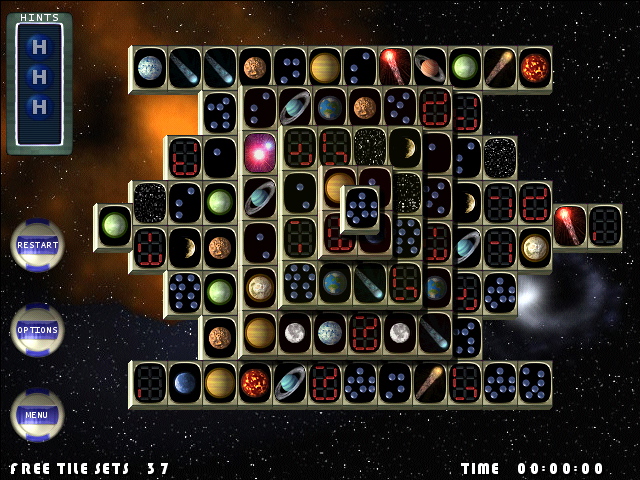The height and width of the screenshot is (480, 640).
Task: Choose the solid blue planet tile
Action: 186,382
